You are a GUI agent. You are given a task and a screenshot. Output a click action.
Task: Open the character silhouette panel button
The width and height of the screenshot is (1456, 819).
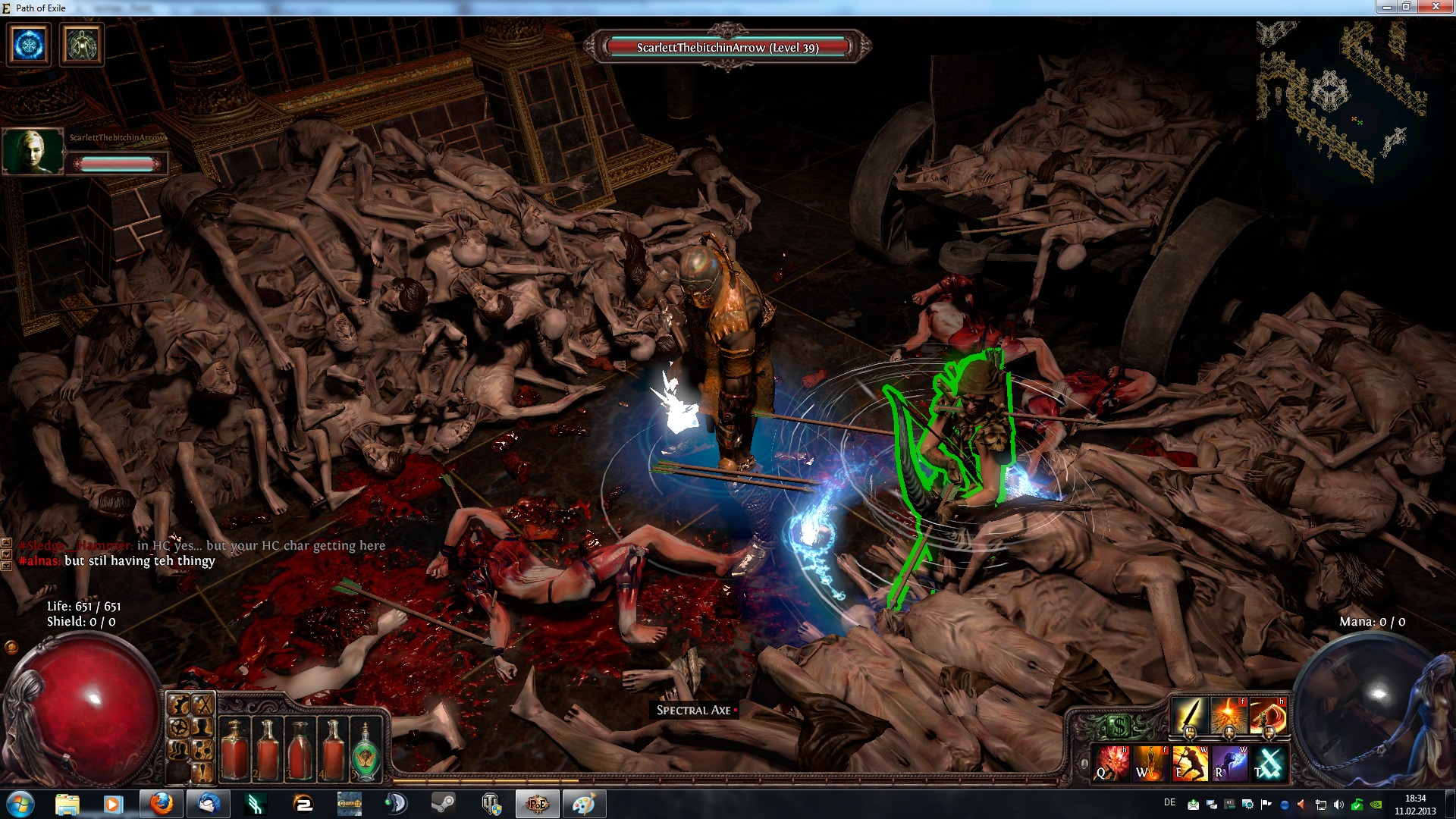[x=202, y=728]
